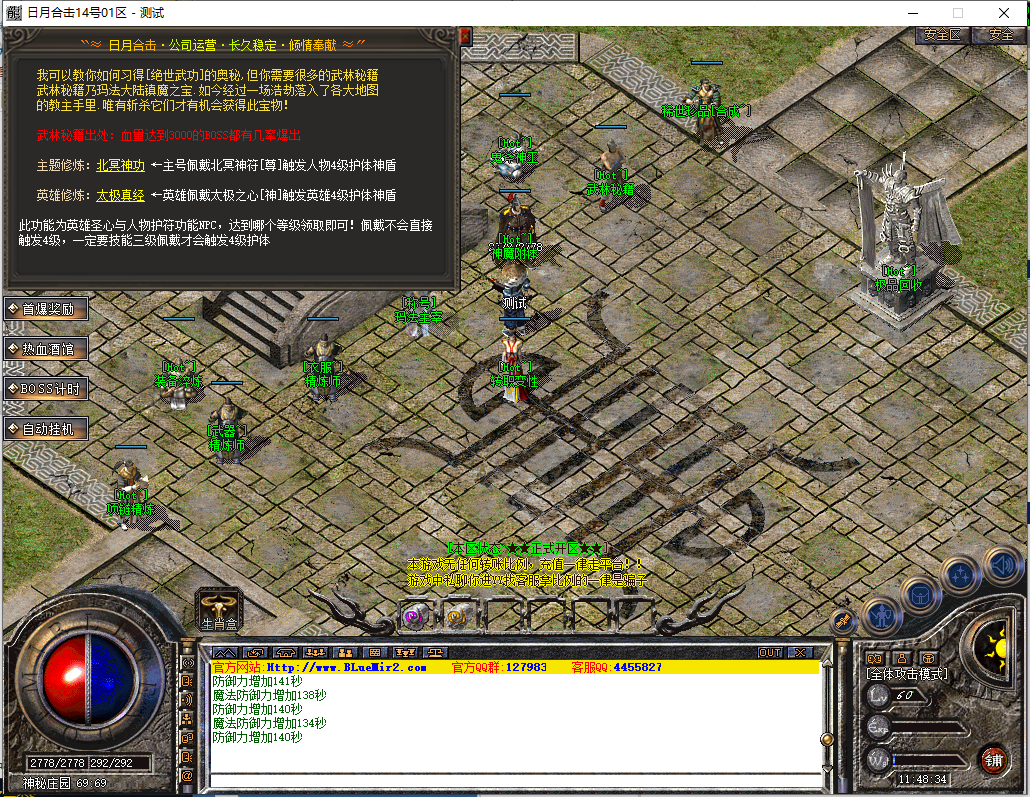Click the X button above the chat
The height and width of the screenshot is (797, 1030).
click(x=800, y=652)
